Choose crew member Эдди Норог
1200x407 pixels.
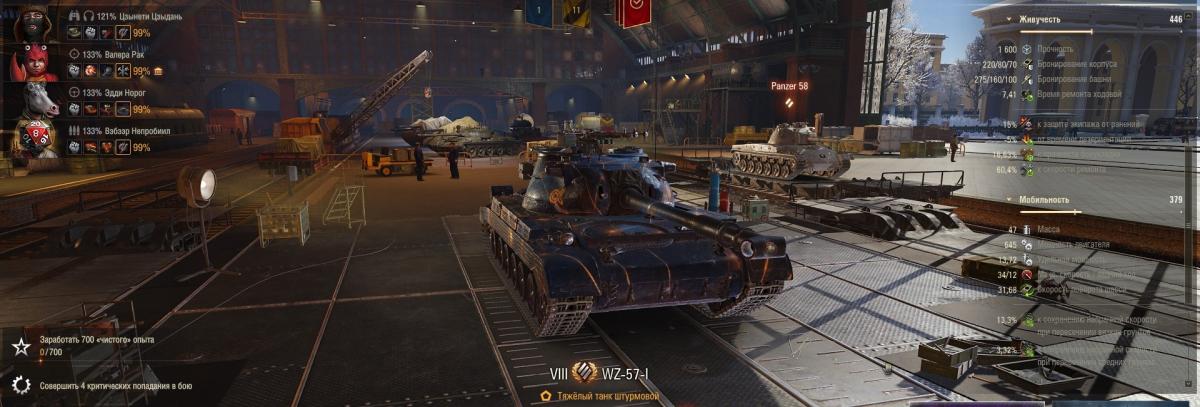click(33, 100)
